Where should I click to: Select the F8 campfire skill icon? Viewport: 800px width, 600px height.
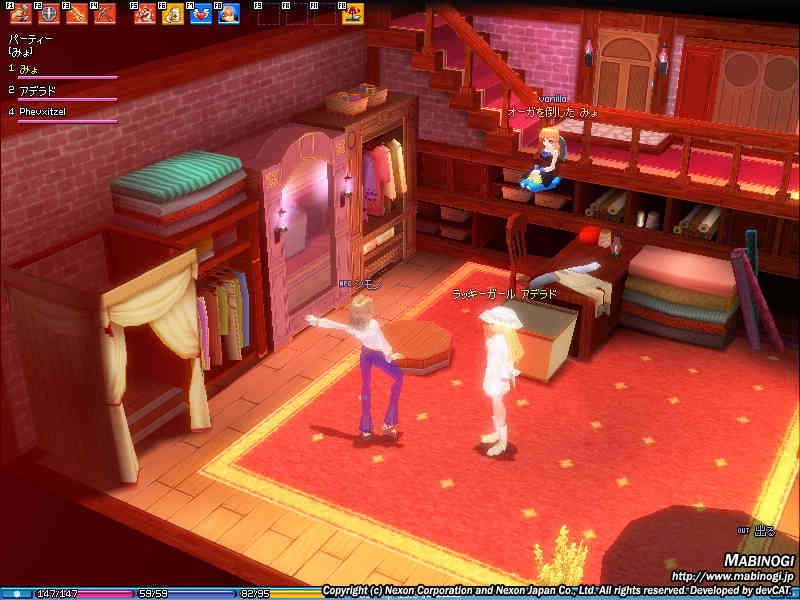[x=228, y=14]
